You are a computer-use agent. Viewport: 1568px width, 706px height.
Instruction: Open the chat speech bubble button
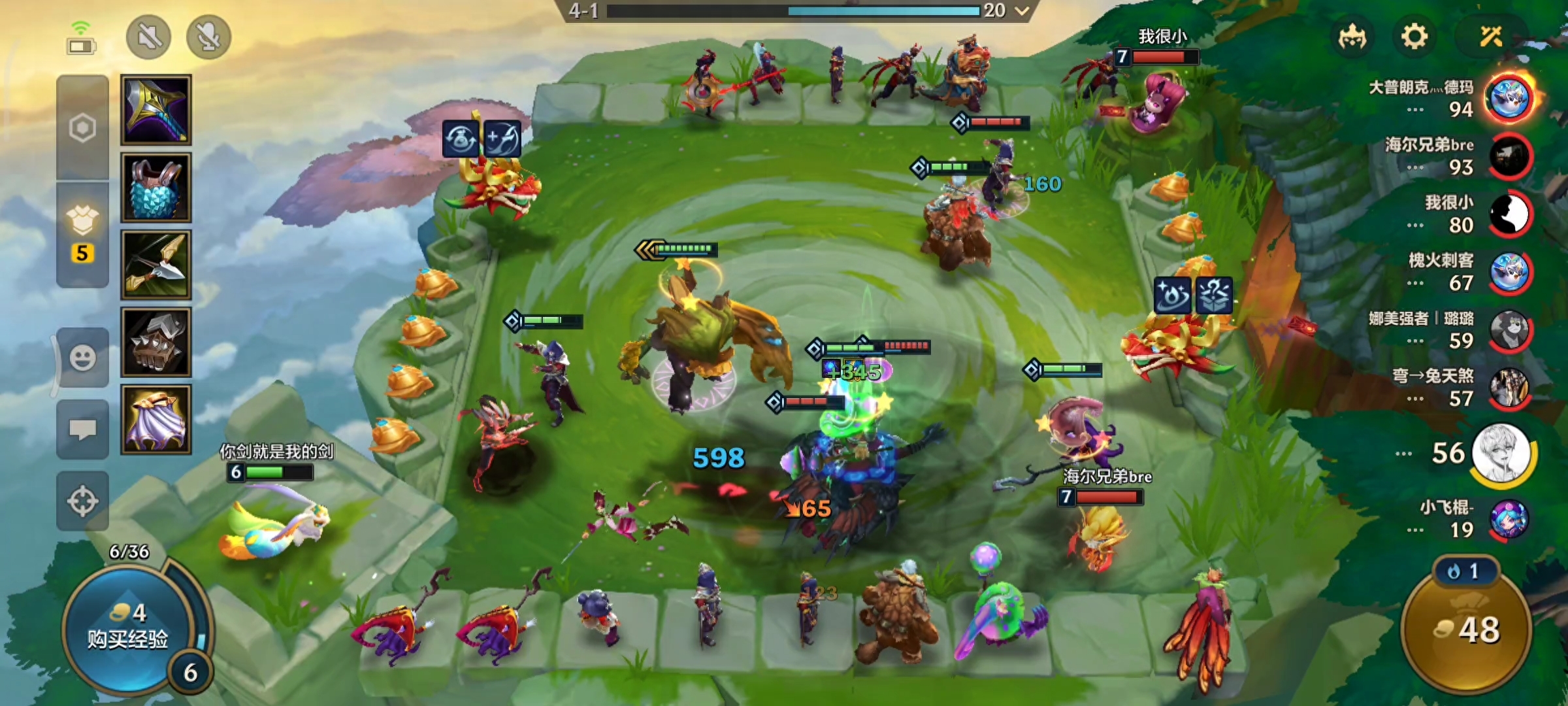(83, 429)
